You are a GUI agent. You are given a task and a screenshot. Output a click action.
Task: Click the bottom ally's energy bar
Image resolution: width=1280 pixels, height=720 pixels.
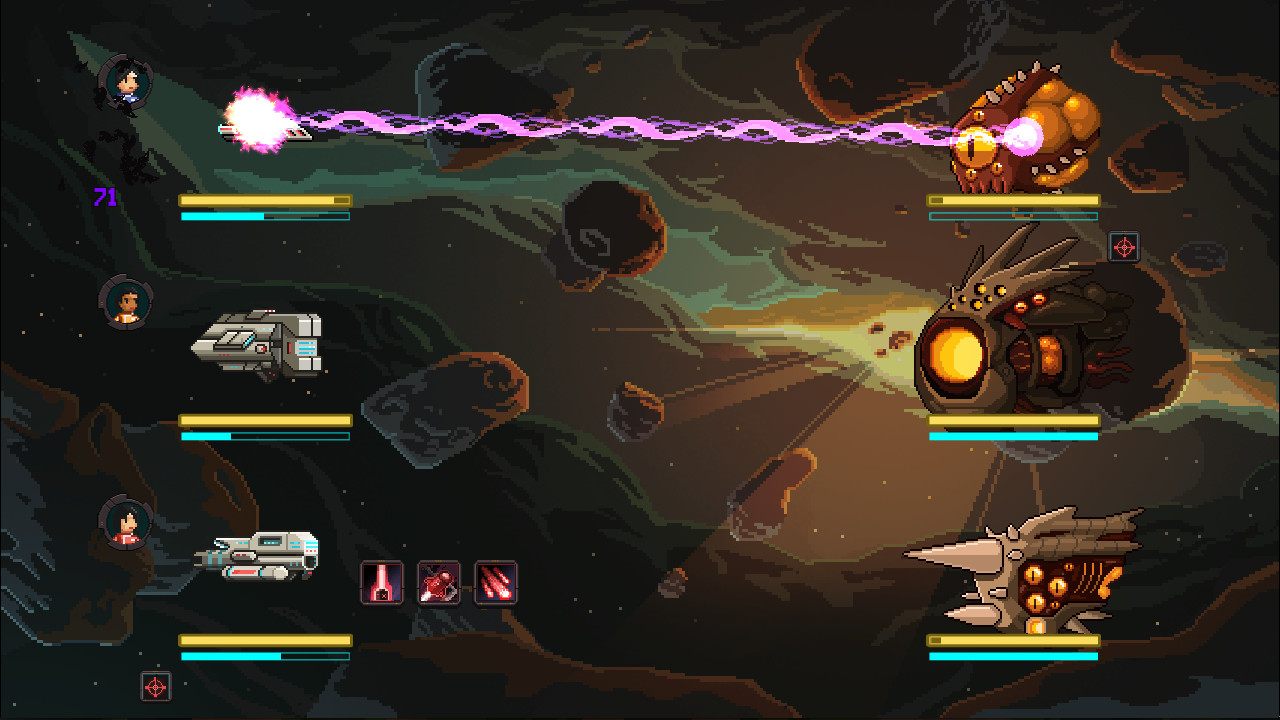tap(263, 655)
